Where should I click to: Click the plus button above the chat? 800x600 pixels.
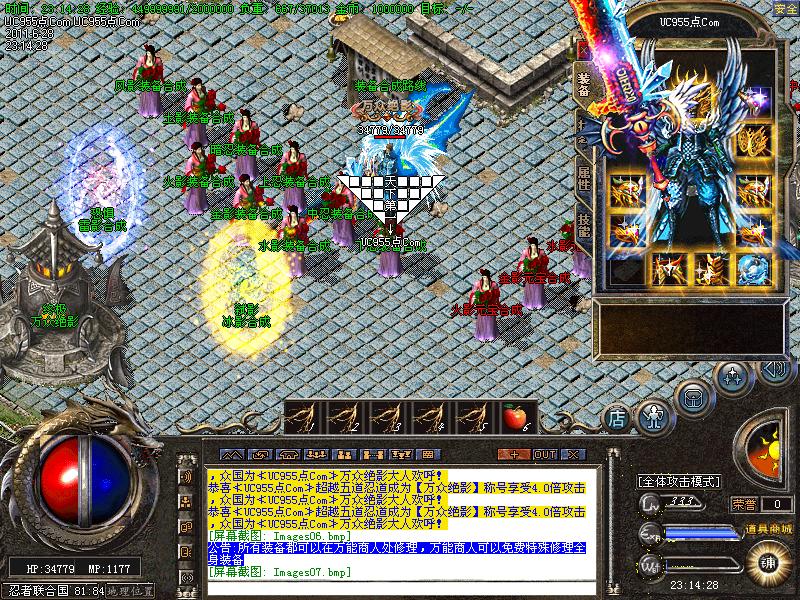516,454
